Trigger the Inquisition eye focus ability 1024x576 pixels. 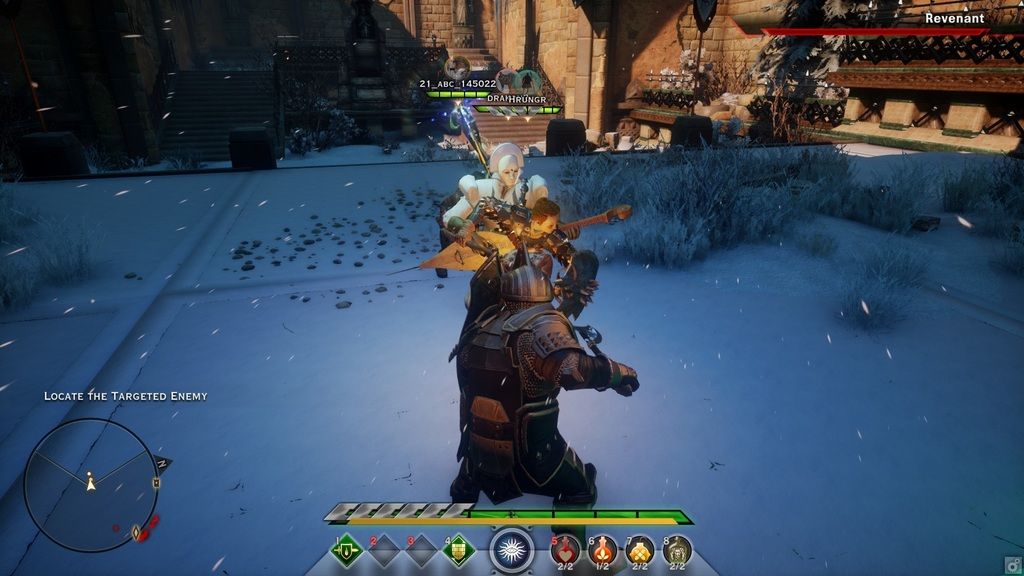(x=511, y=549)
